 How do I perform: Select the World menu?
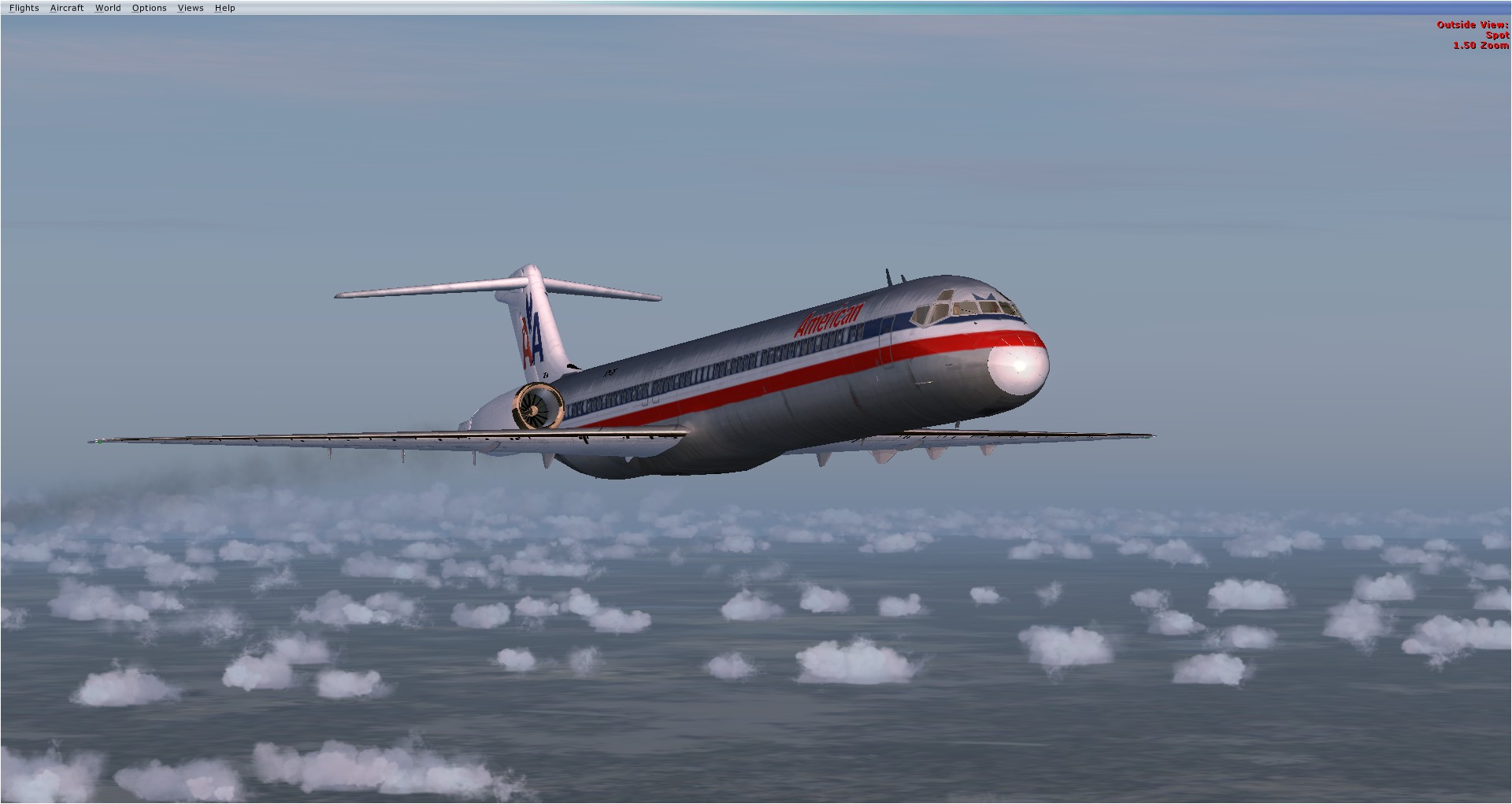pos(108,8)
